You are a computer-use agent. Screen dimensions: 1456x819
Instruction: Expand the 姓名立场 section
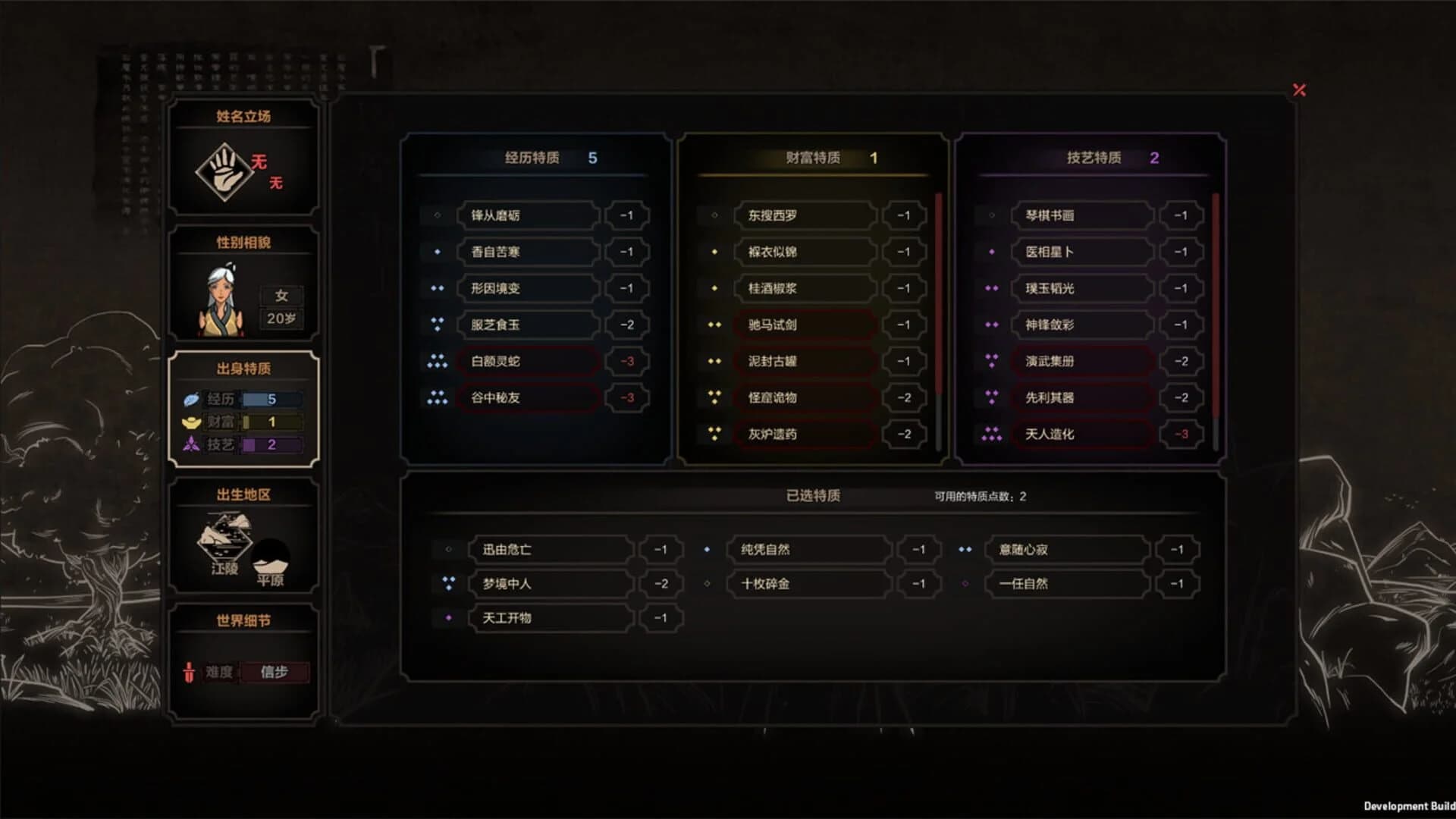[243, 116]
